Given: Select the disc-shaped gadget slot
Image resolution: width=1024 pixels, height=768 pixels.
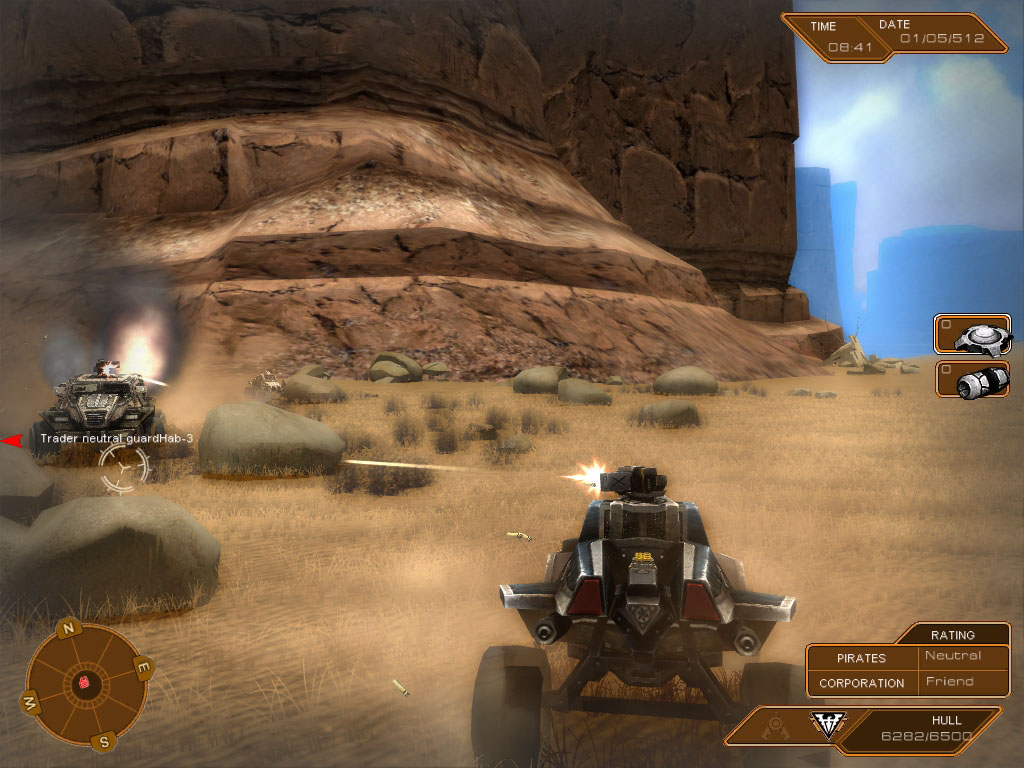Looking at the screenshot, I should [x=973, y=334].
